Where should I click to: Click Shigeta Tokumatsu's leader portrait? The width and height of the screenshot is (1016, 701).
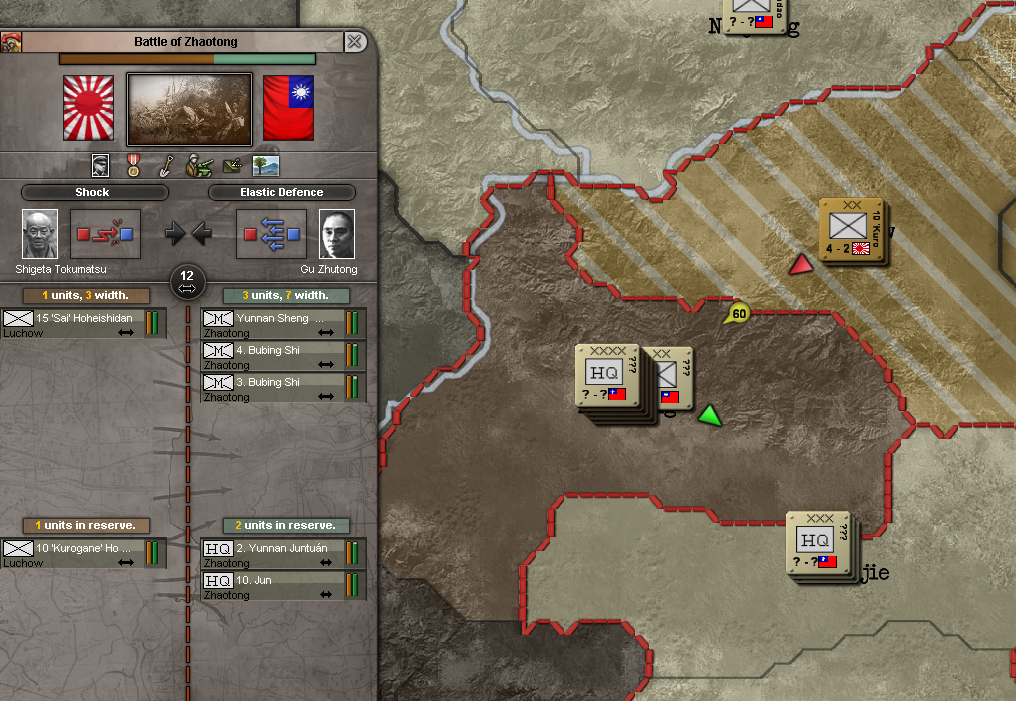pos(40,234)
